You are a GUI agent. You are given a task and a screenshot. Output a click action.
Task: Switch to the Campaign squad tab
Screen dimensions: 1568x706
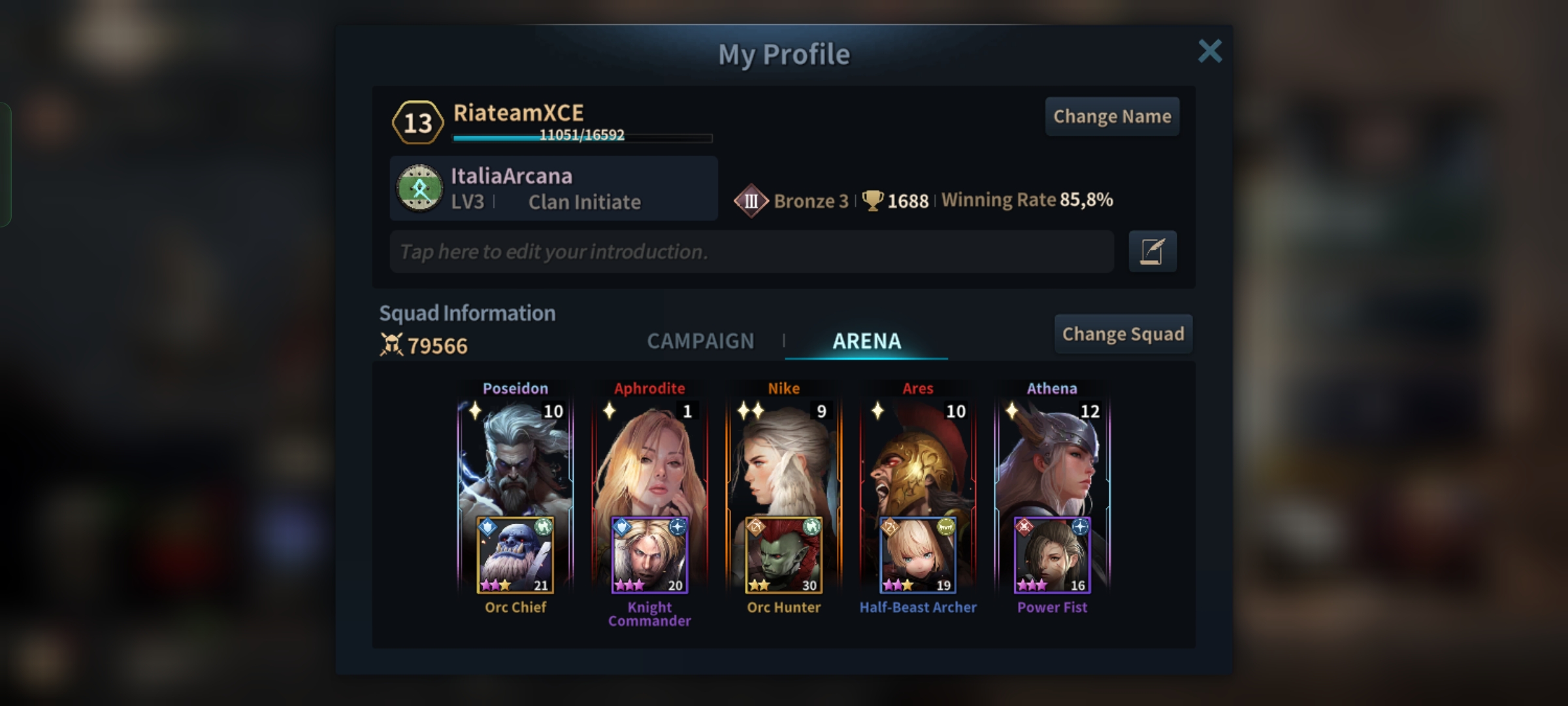click(x=700, y=341)
